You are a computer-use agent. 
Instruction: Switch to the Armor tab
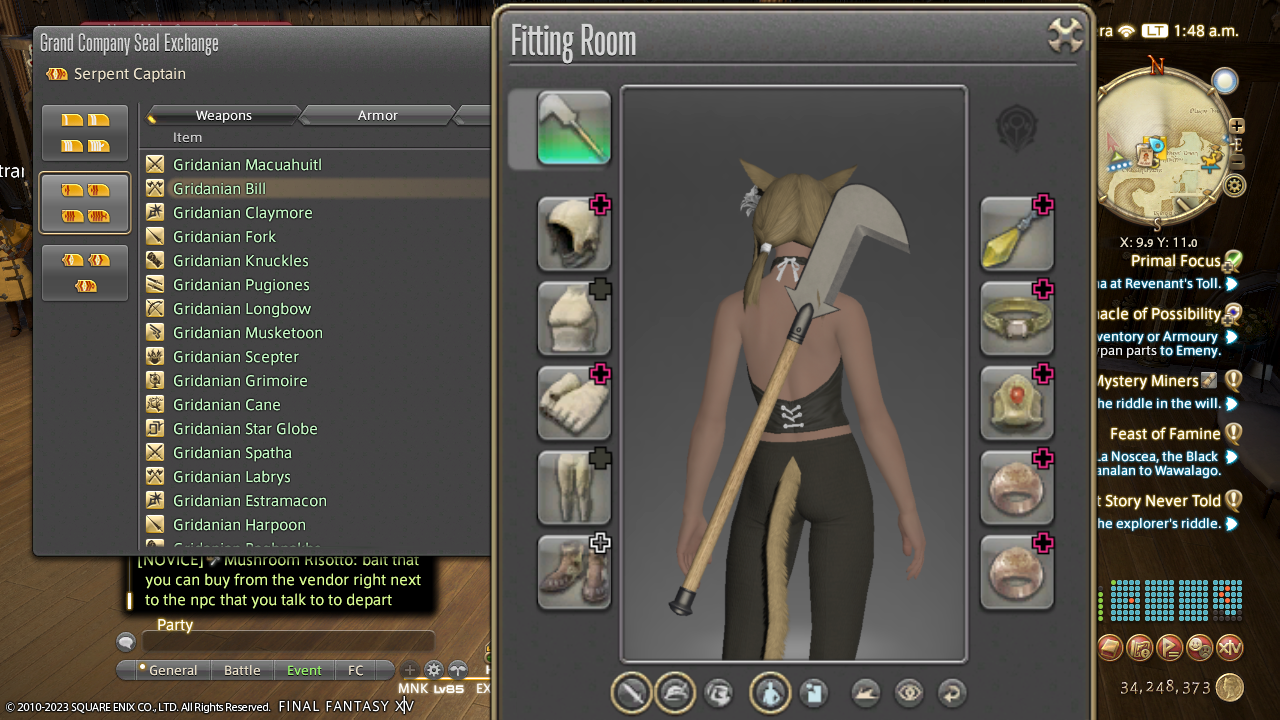(378, 116)
